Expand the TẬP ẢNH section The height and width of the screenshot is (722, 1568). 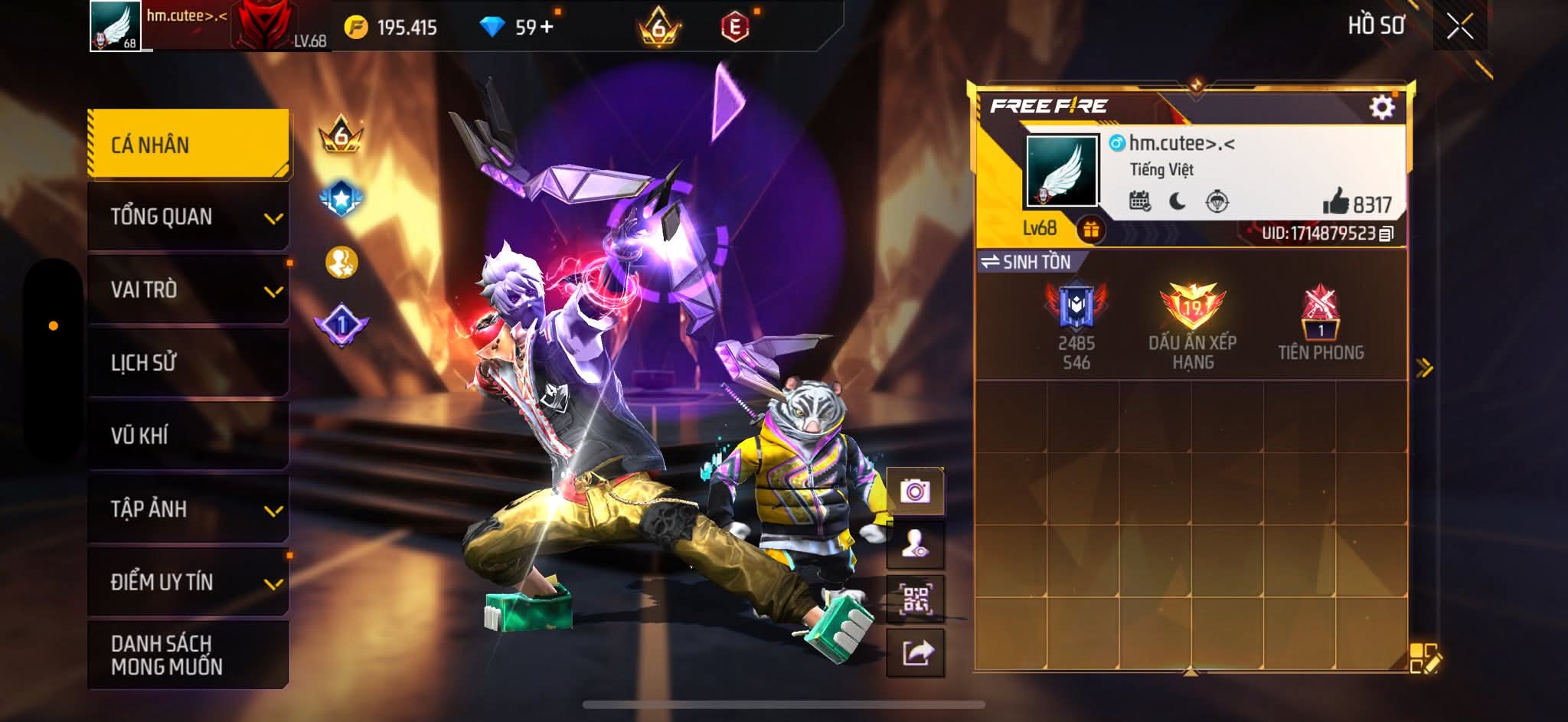click(x=188, y=509)
